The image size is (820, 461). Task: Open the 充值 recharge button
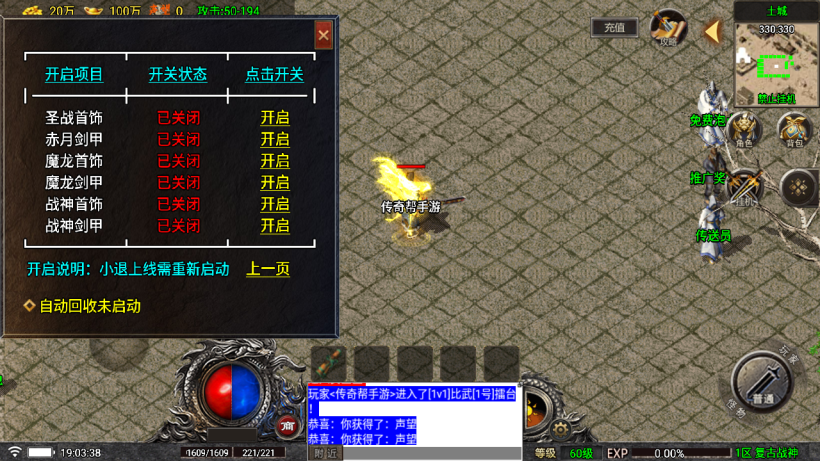point(614,28)
